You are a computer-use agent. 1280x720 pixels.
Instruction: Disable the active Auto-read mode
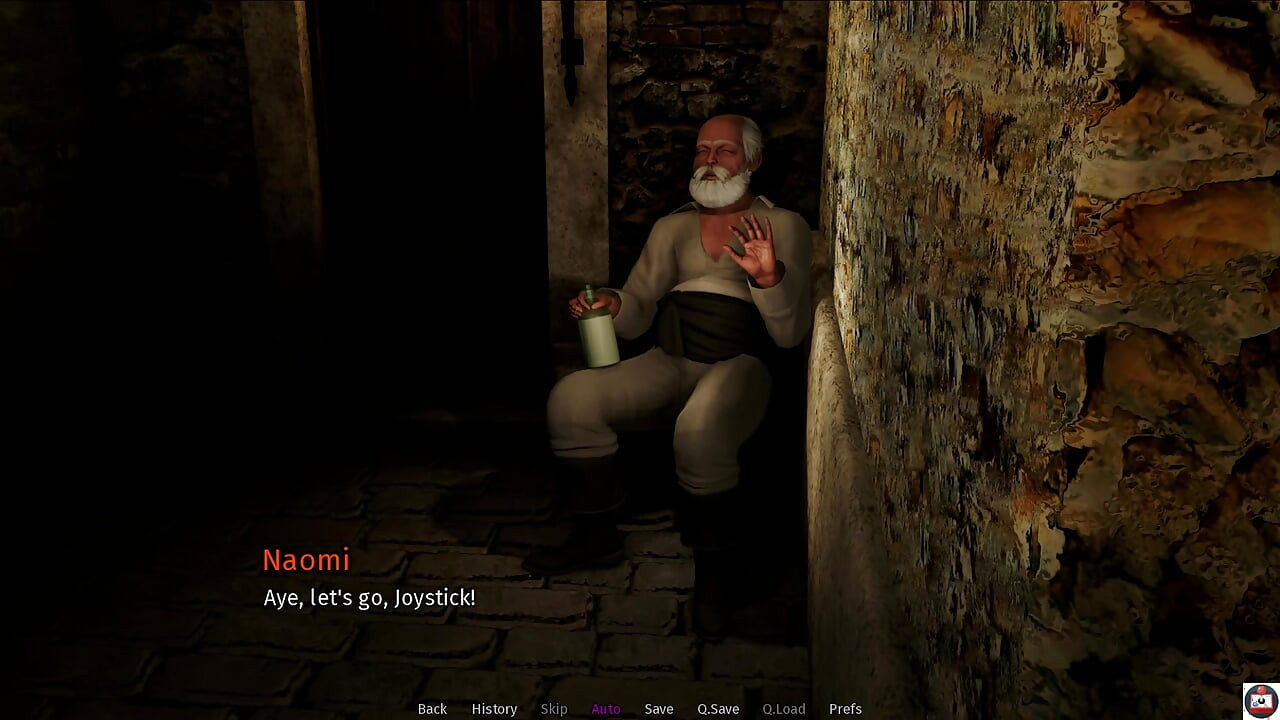(606, 708)
